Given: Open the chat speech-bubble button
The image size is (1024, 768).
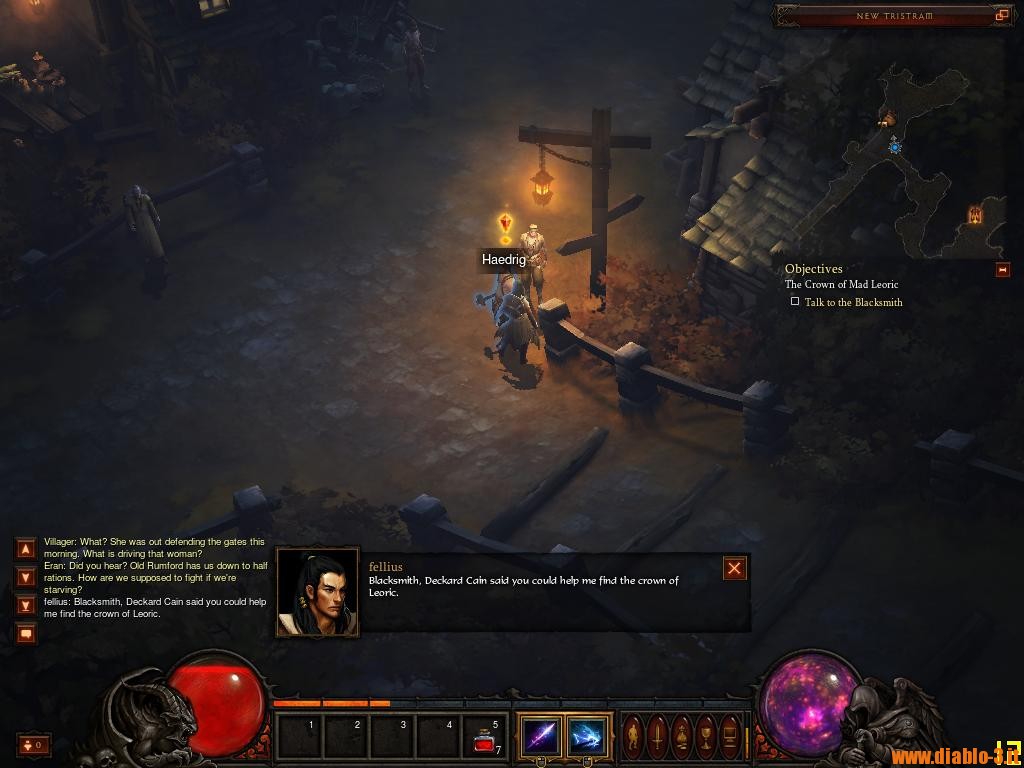Looking at the screenshot, I should pos(26,632).
